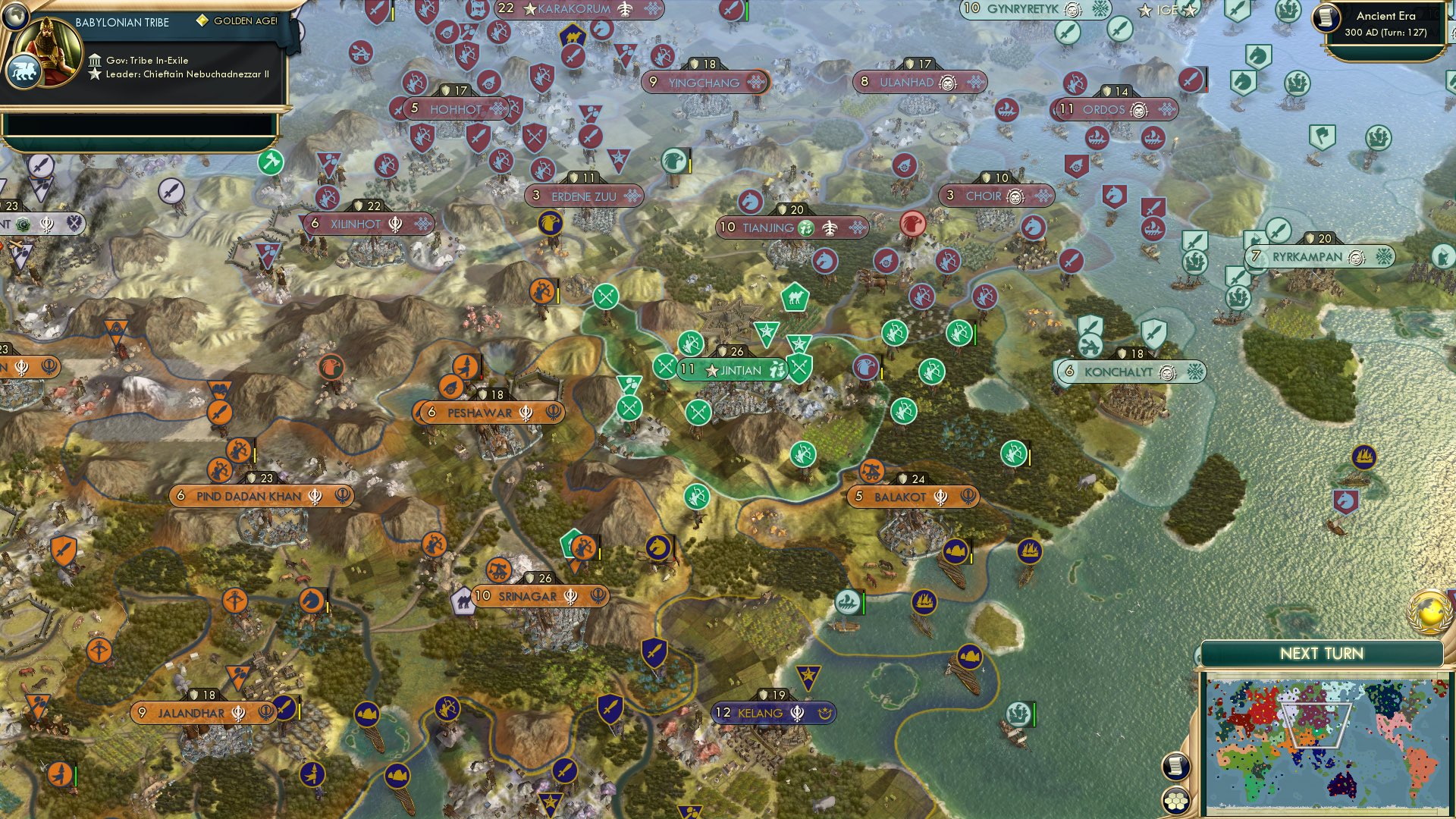1456x819 pixels.
Task: Click Chieftain Nebuchadnezzar II's leader portrait
Action: click(47, 53)
